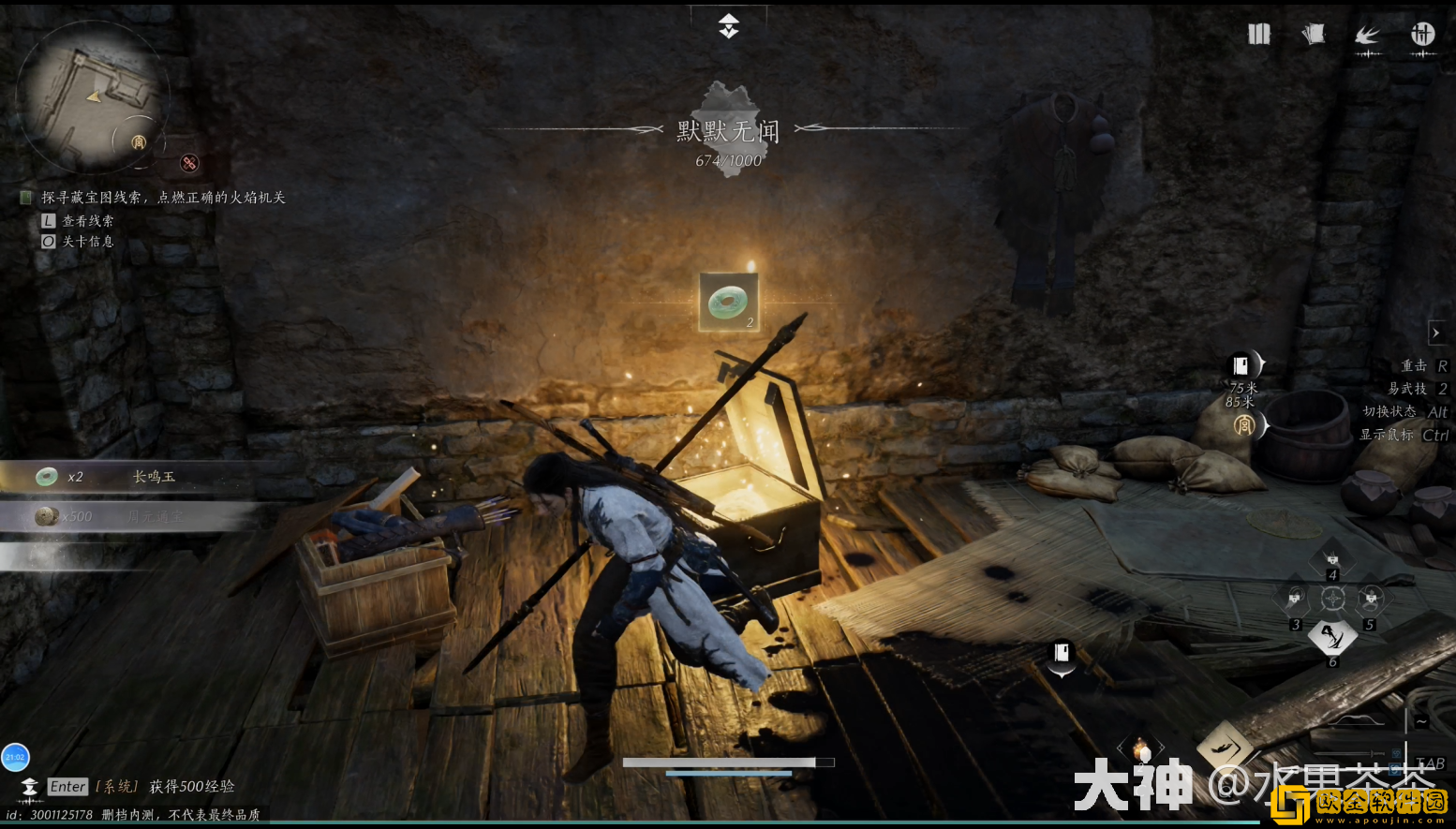Activate the skill in slot 5
The width and height of the screenshot is (1456, 829).
click(1371, 598)
